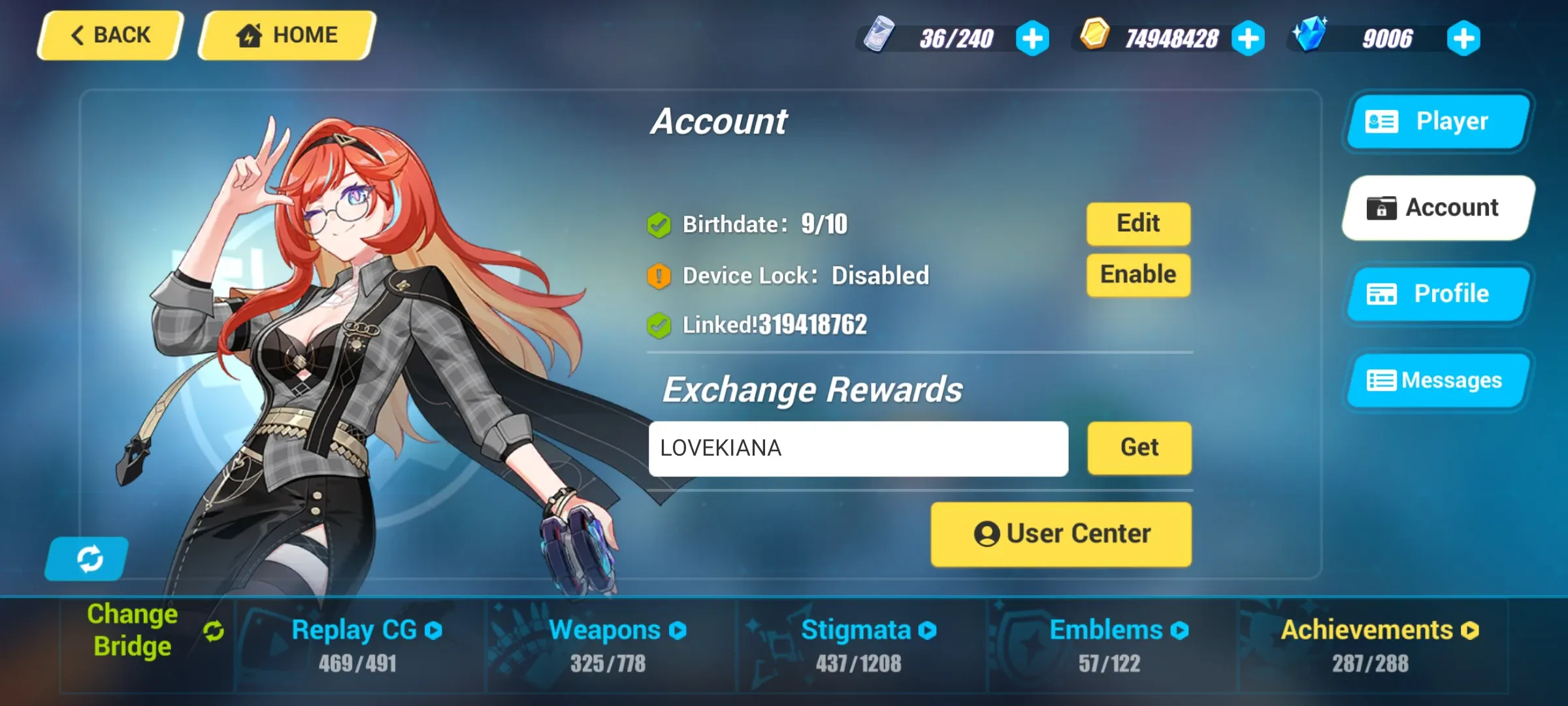Enable the Device Lock
Viewport: 1568px width, 706px height.
[x=1138, y=275]
